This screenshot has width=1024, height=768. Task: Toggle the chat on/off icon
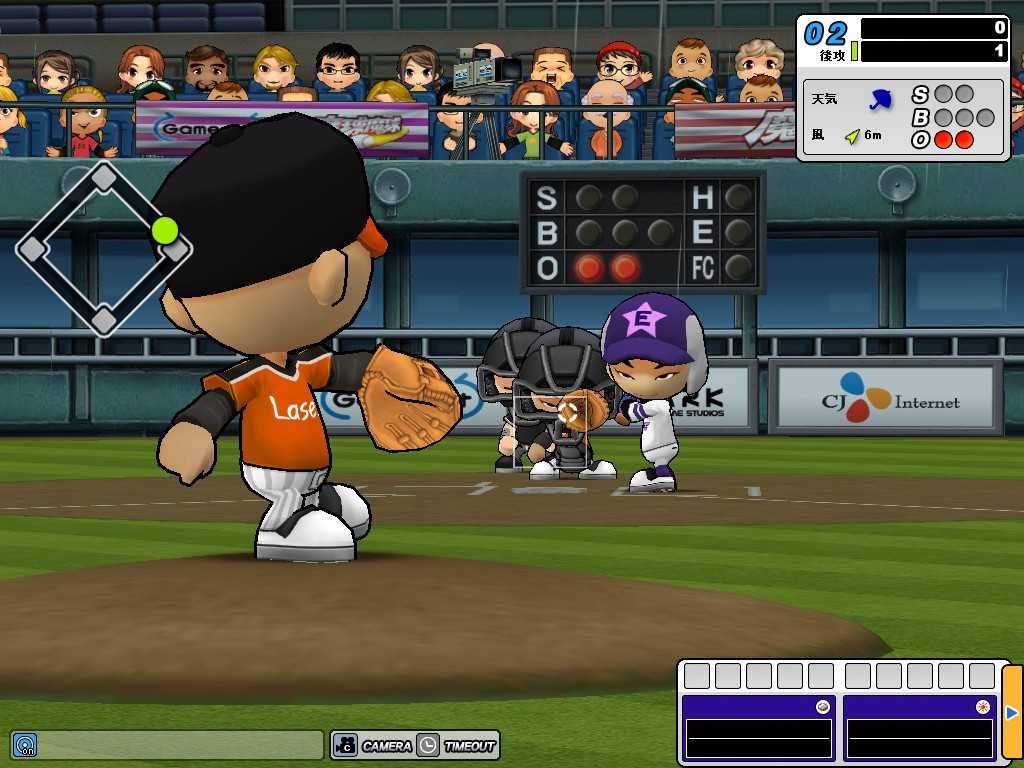point(24,745)
